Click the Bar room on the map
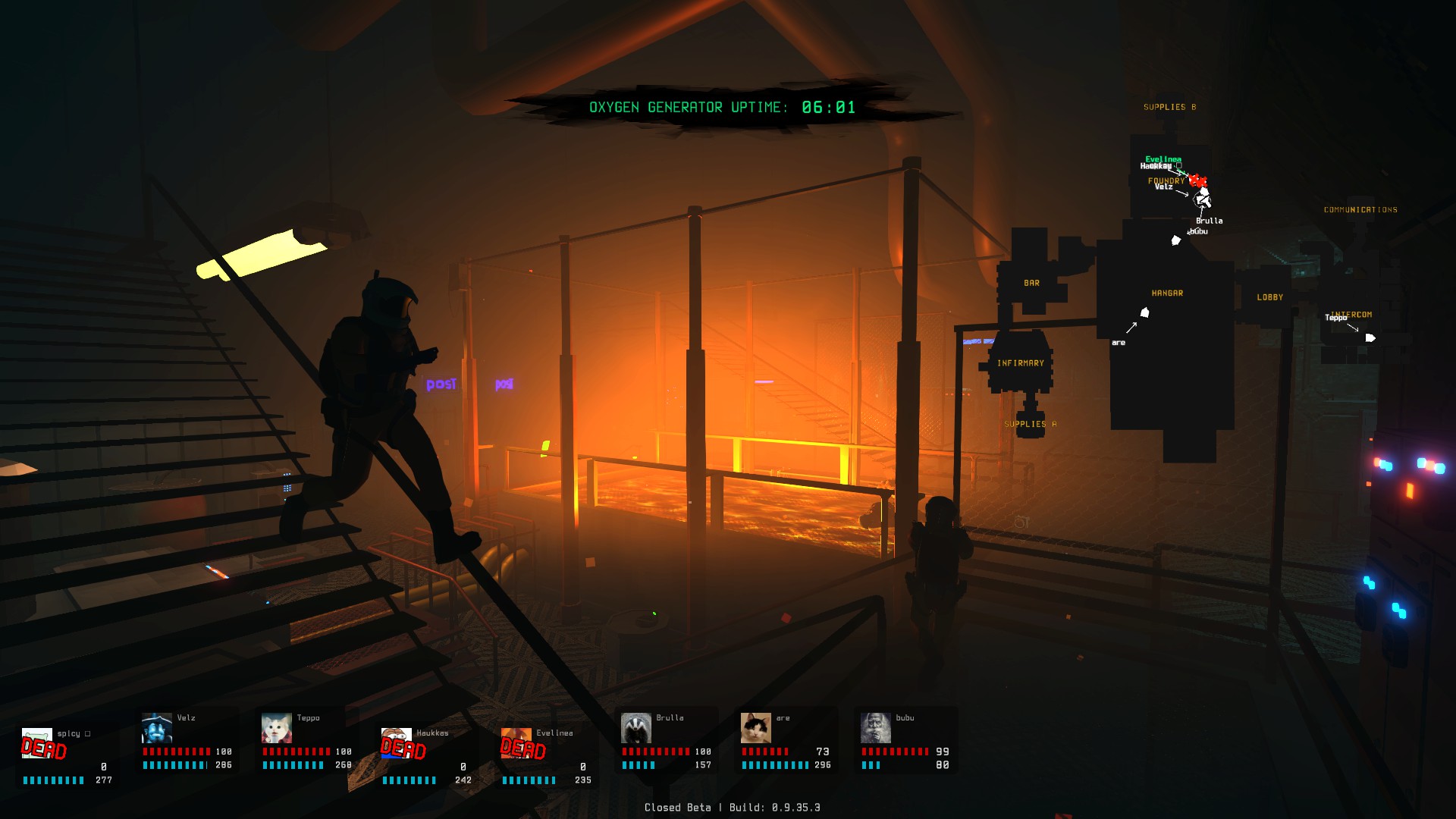The height and width of the screenshot is (819, 1456). pos(1031,284)
